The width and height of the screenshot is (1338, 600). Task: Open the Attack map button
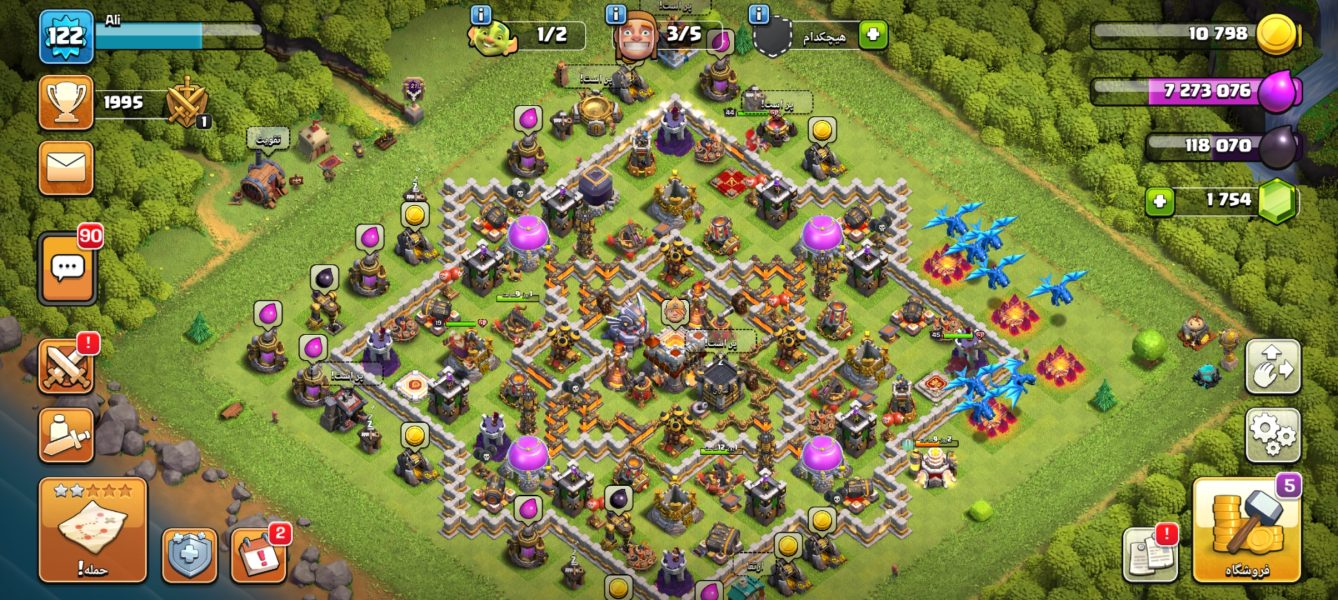(x=92, y=529)
